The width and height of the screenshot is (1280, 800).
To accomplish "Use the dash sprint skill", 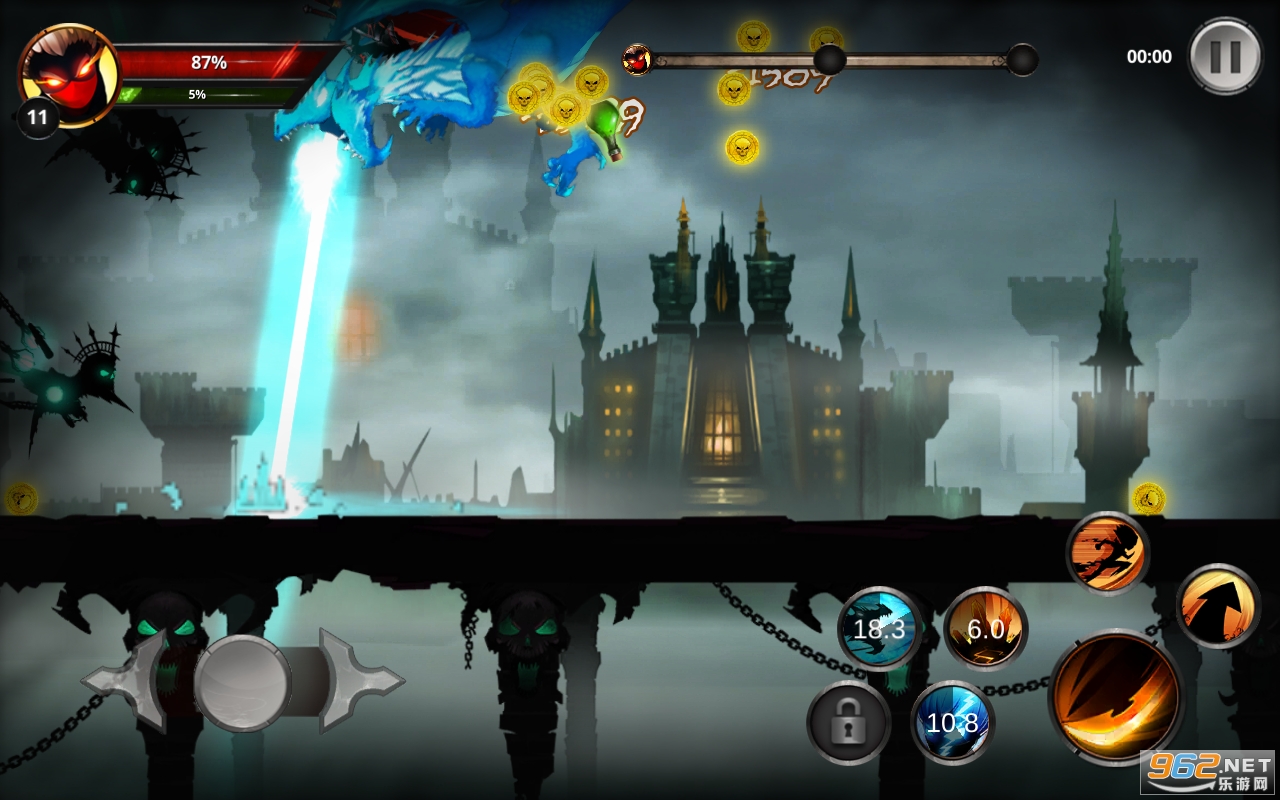I will [1107, 553].
